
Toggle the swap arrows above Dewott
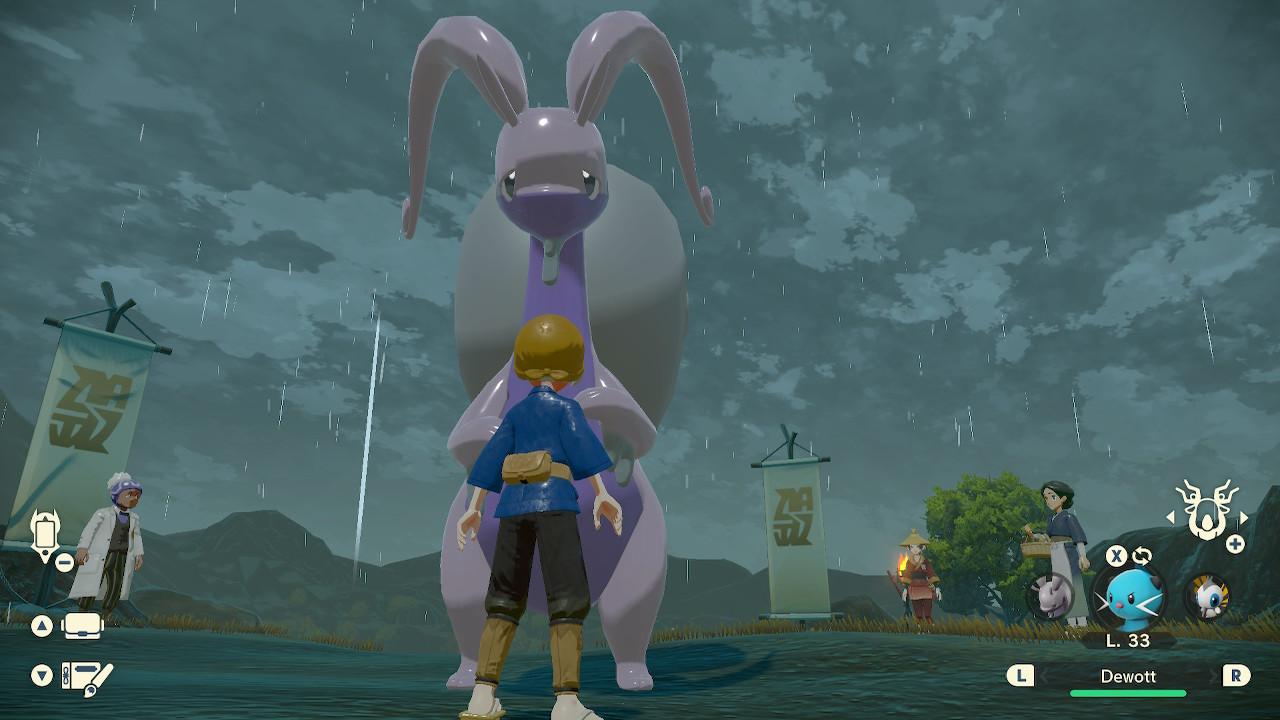point(1141,556)
